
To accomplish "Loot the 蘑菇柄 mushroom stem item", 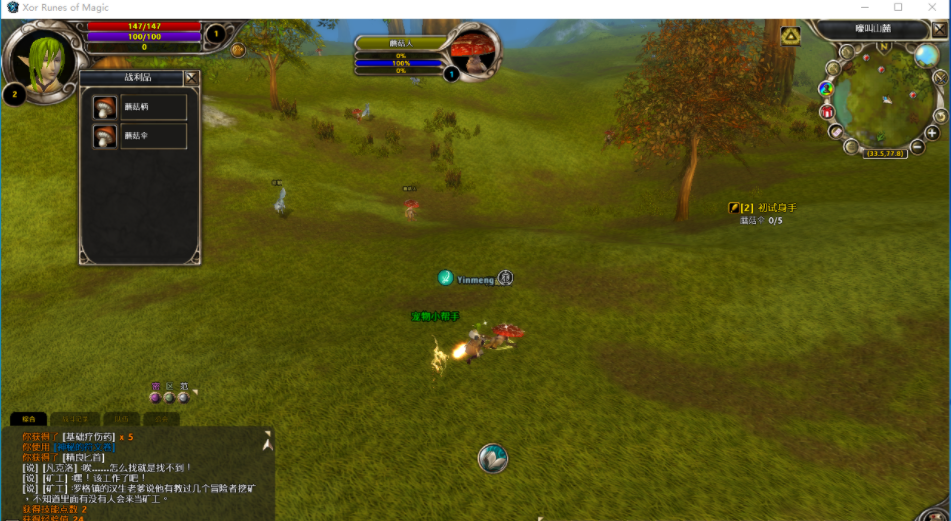I will pyautogui.click(x=140, y=107).
